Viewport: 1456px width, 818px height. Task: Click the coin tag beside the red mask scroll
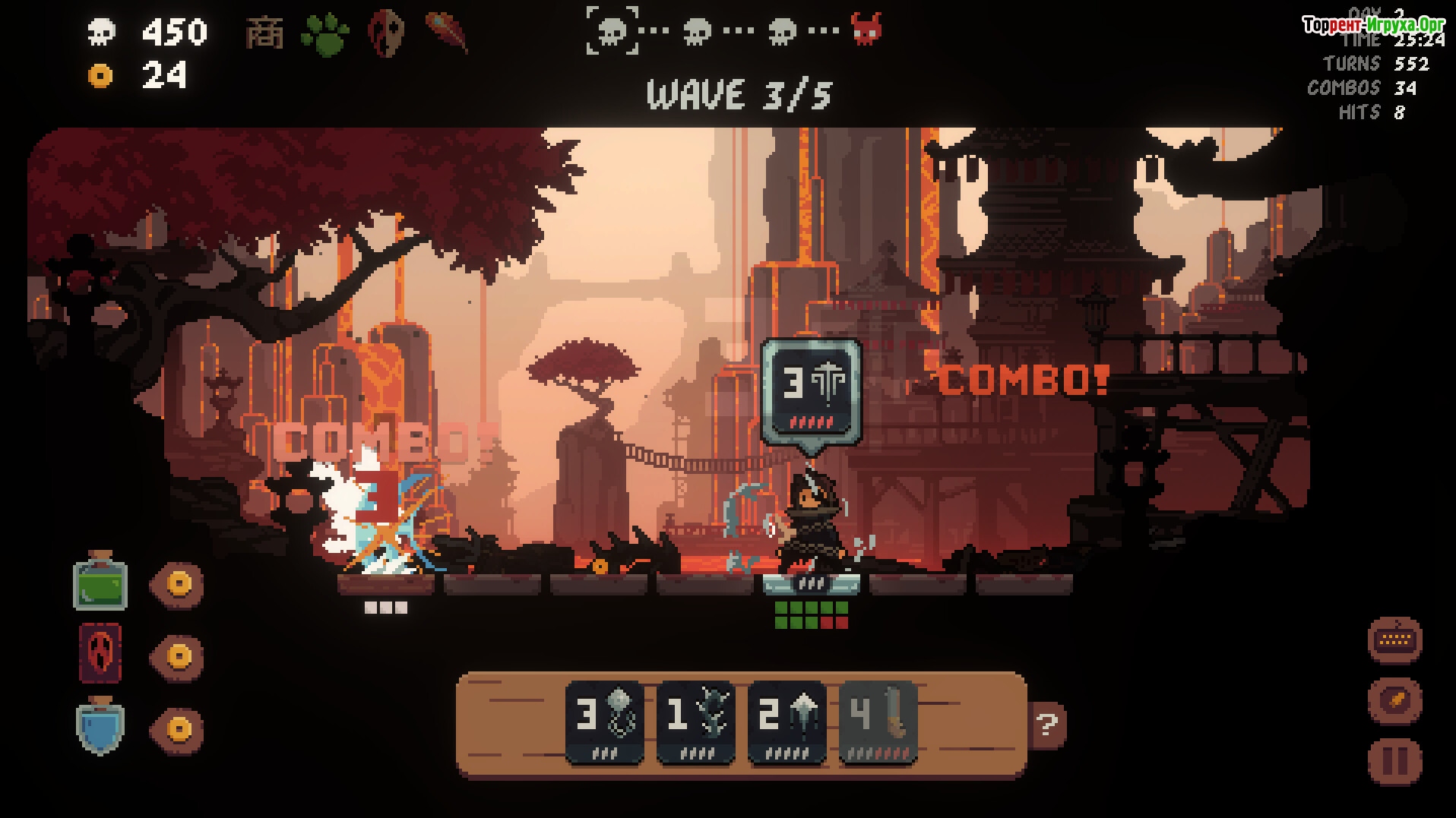pyautogui.click(x=177, y=655)
